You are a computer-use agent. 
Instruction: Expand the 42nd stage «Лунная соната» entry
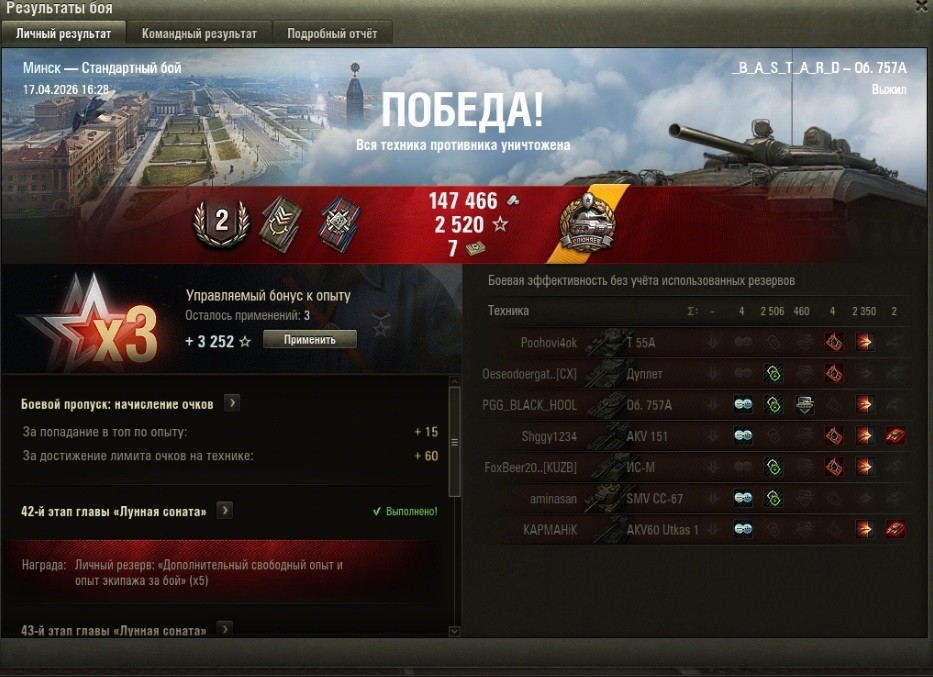(x=225, y=511)
